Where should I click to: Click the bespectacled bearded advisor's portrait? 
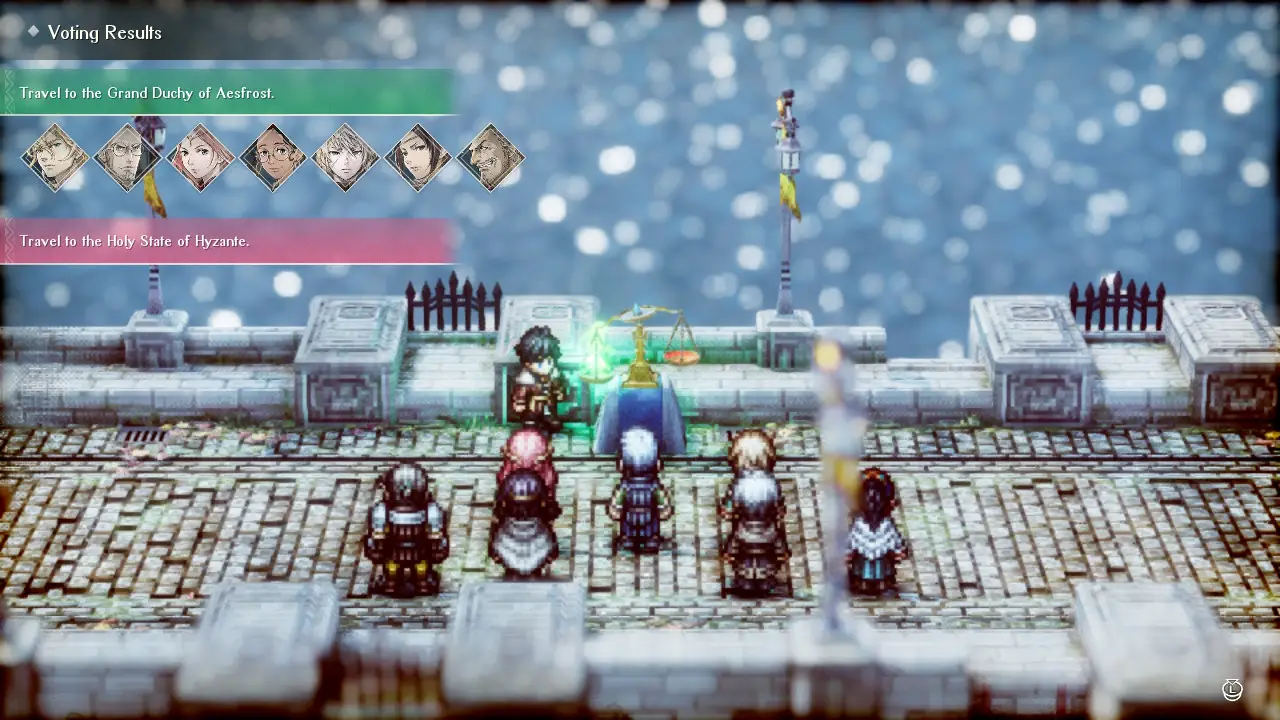127,157
